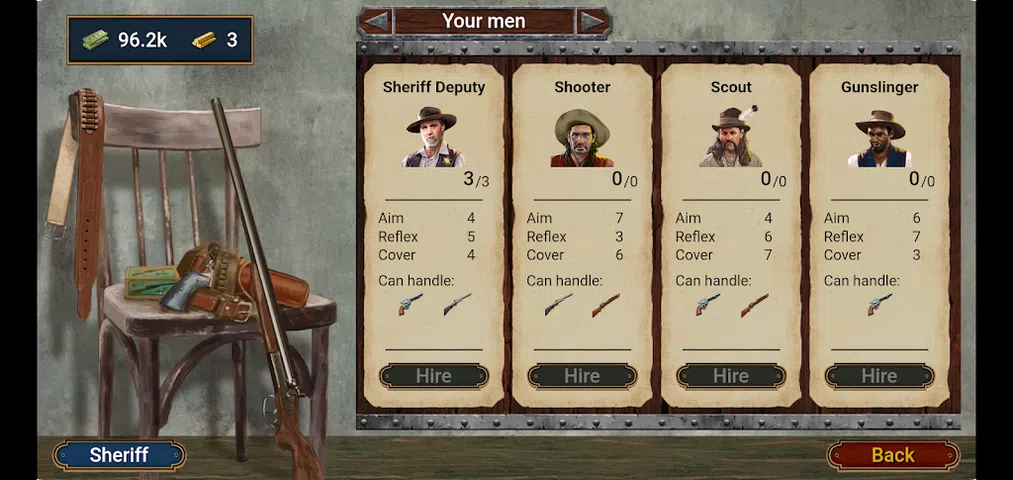Click the Back button

pos(892,455)
